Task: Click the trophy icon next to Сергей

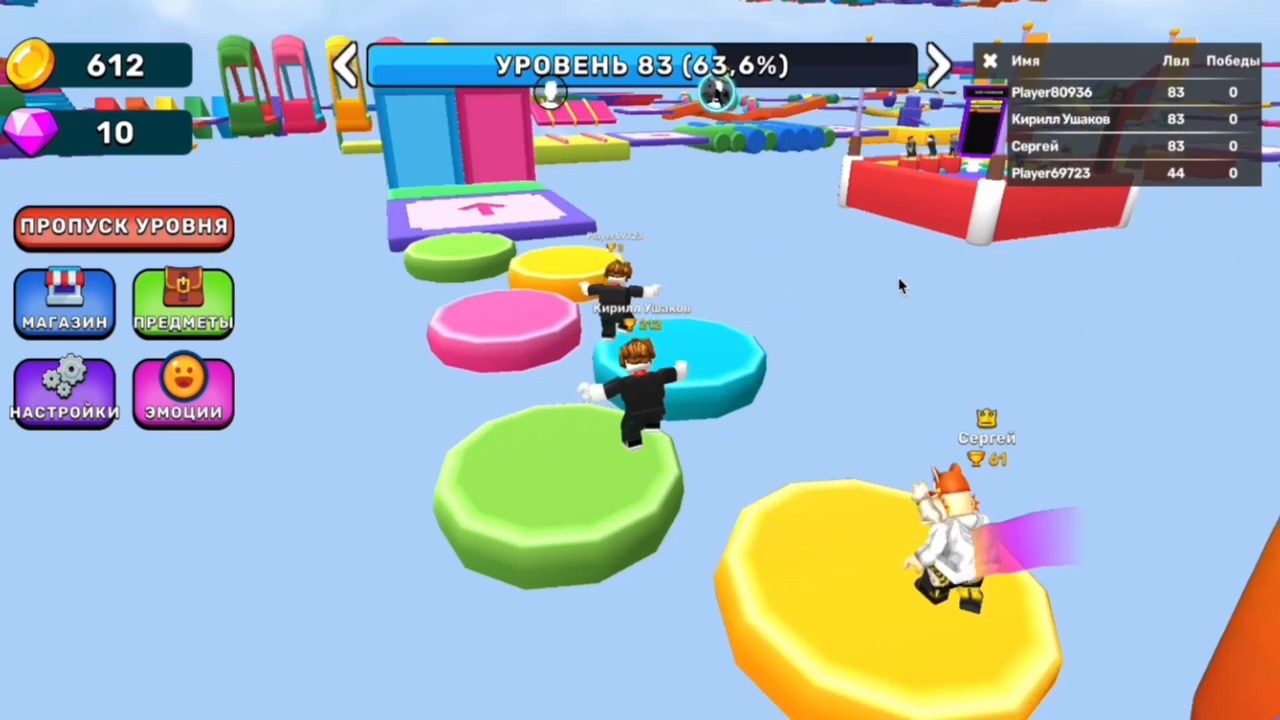Action: 975,459
